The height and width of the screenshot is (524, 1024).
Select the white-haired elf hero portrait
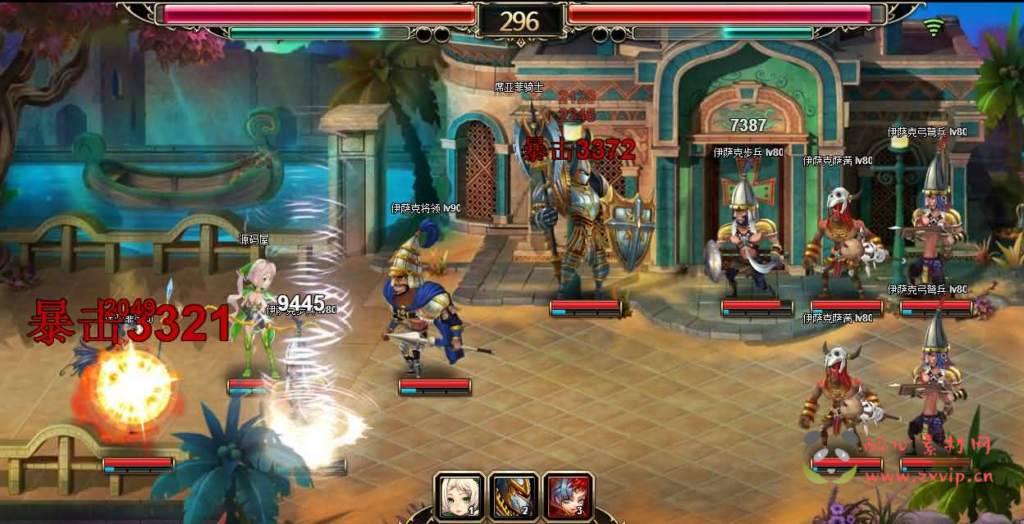pyautogui.click(x=459, y=496)
